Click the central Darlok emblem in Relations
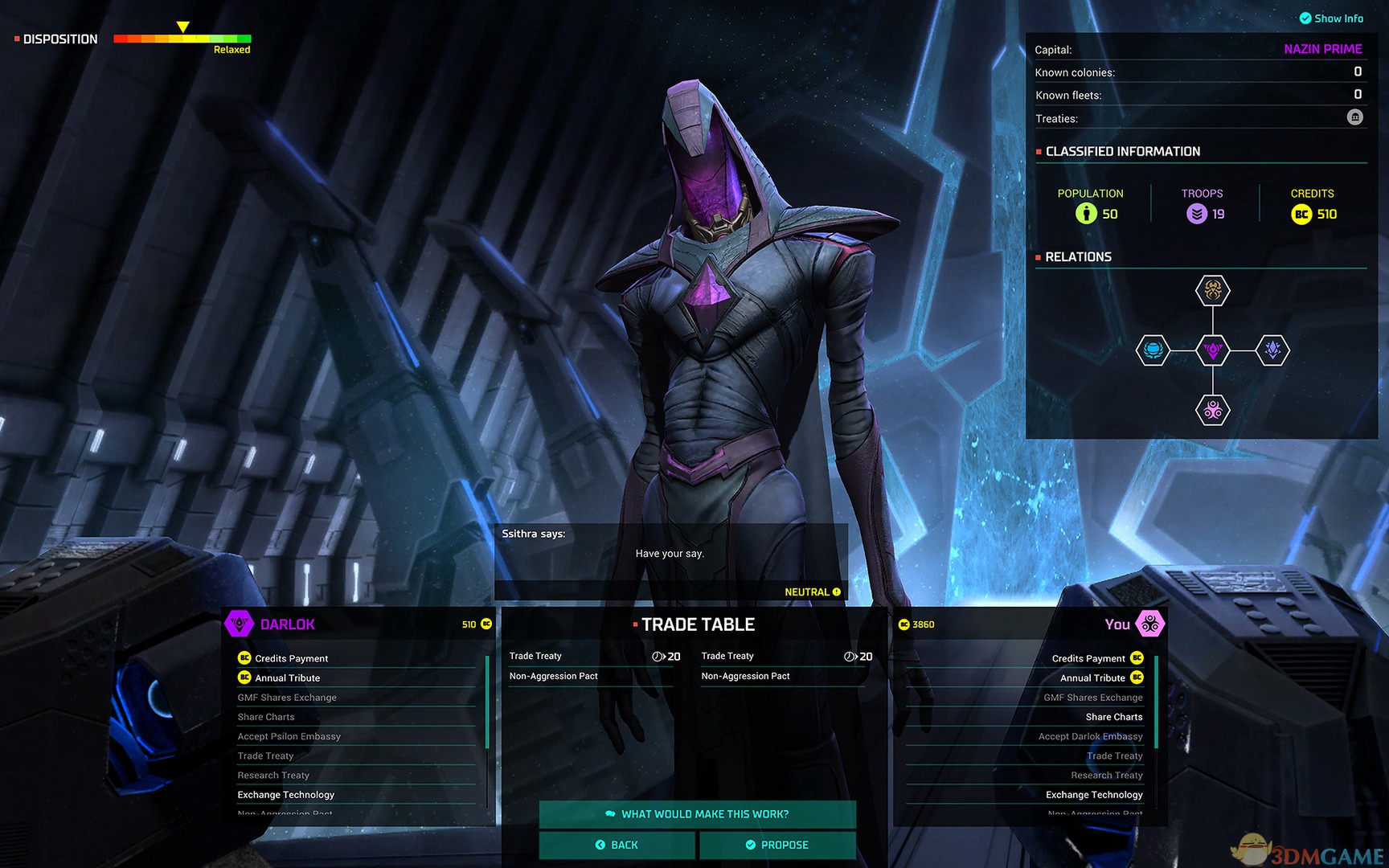The width and height of the screenshot is (1389, 868). point(1213,350)
